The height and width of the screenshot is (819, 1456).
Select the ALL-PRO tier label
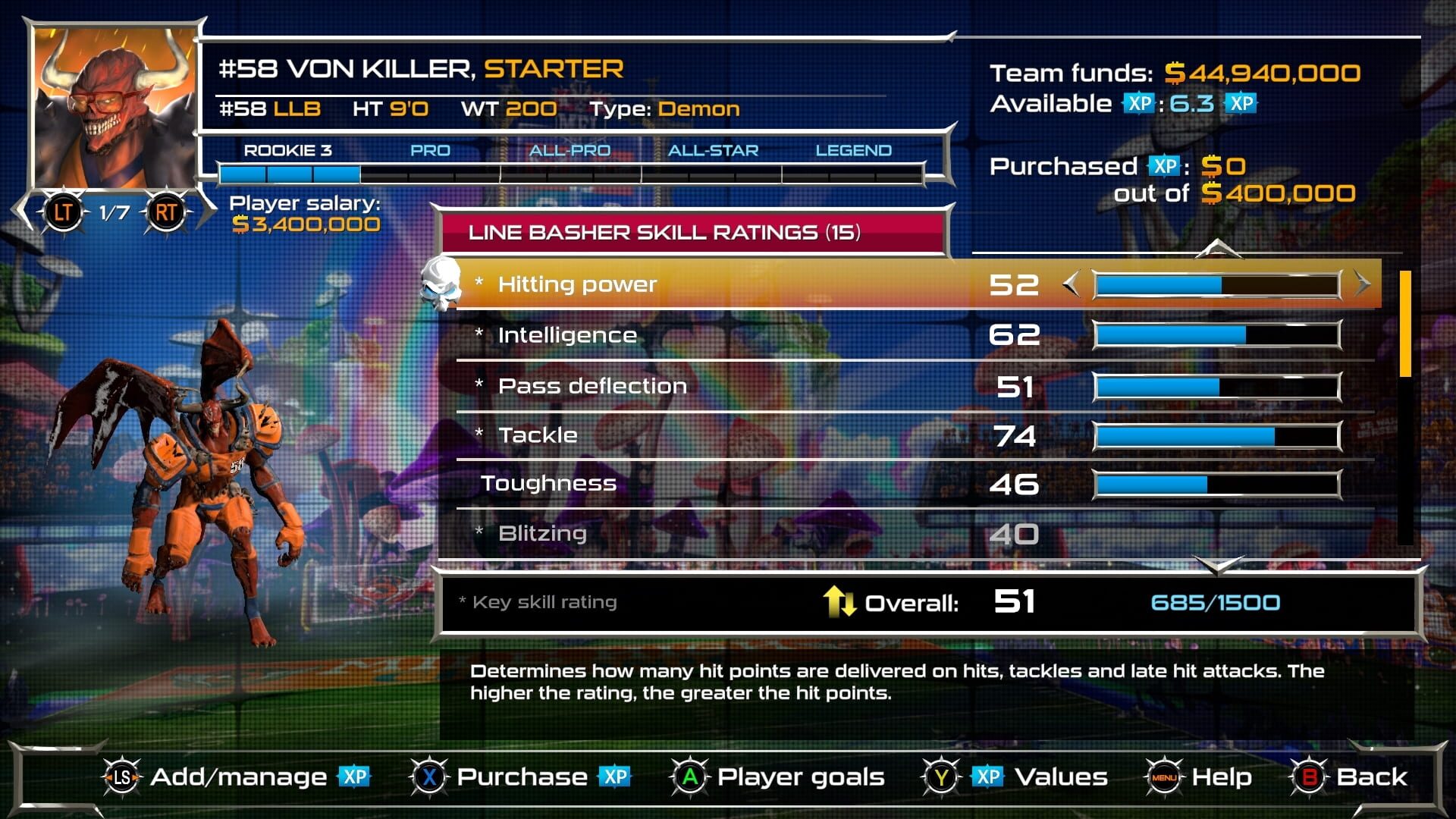tap(570, 150)
